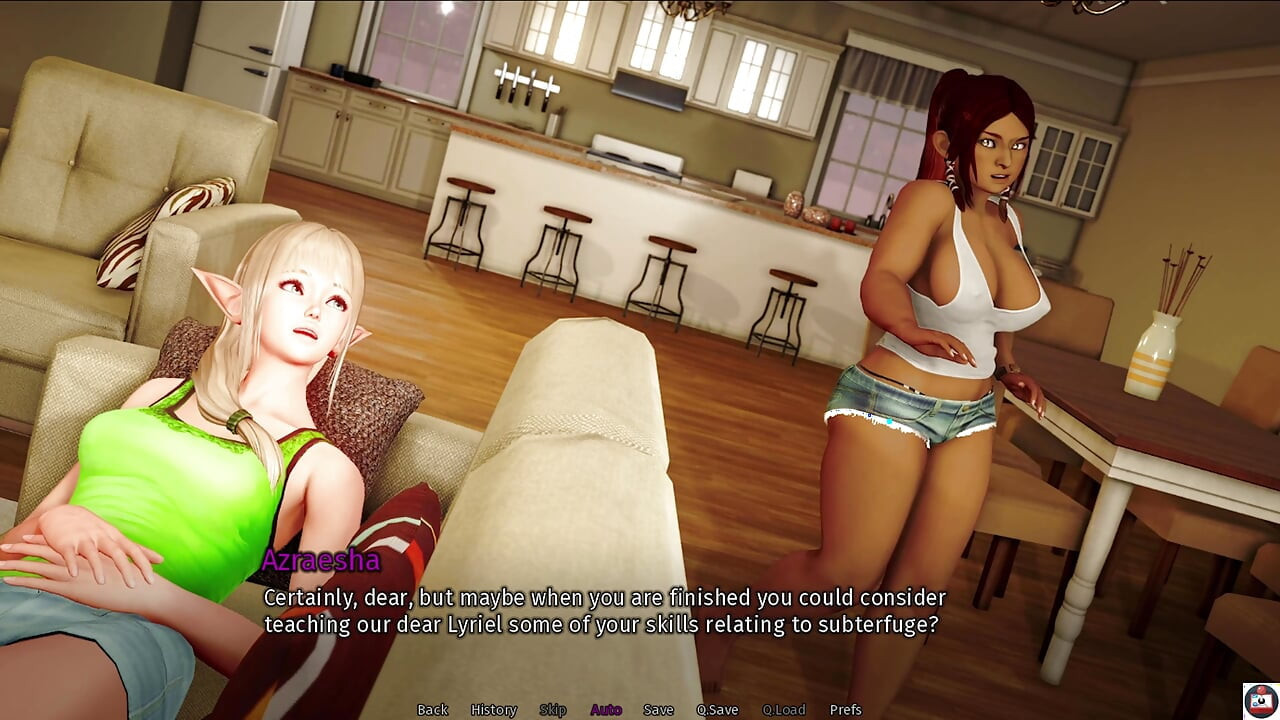Quick save with Q.Save
Screen dimensions: 1280x720
[x=717, y=710]
